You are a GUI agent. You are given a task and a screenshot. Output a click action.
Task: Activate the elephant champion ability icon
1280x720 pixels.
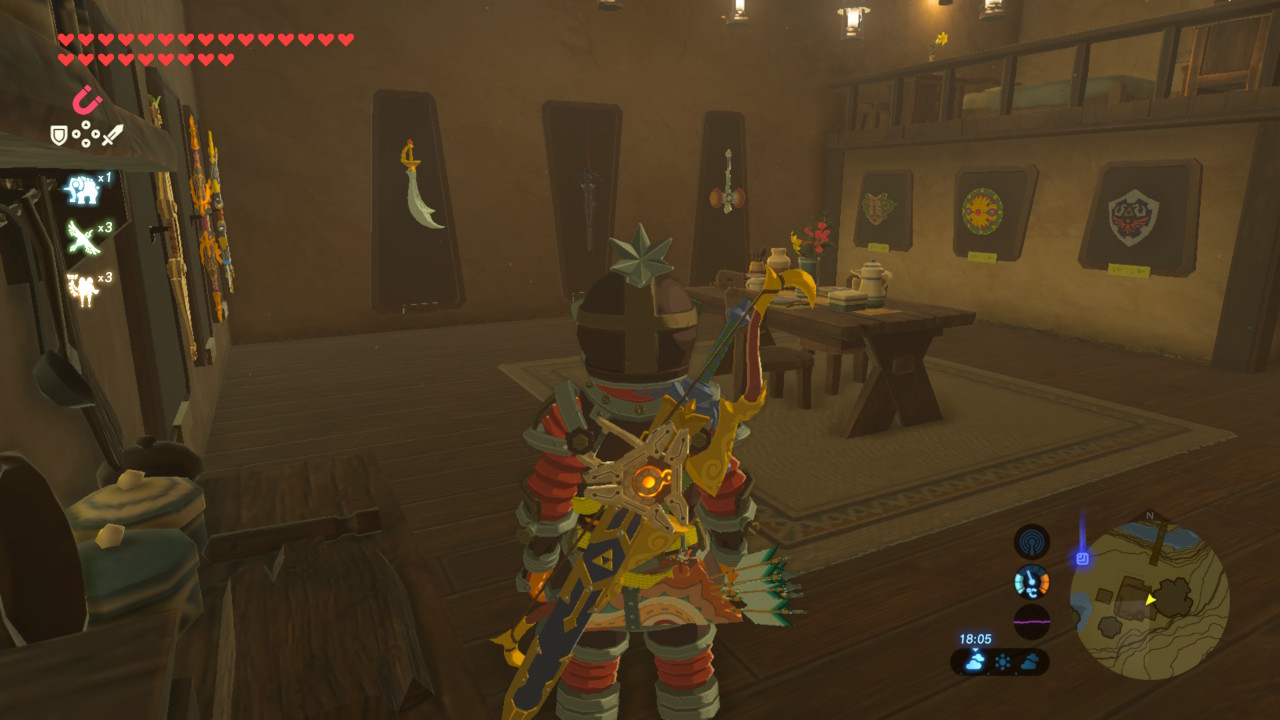(82, 188)
